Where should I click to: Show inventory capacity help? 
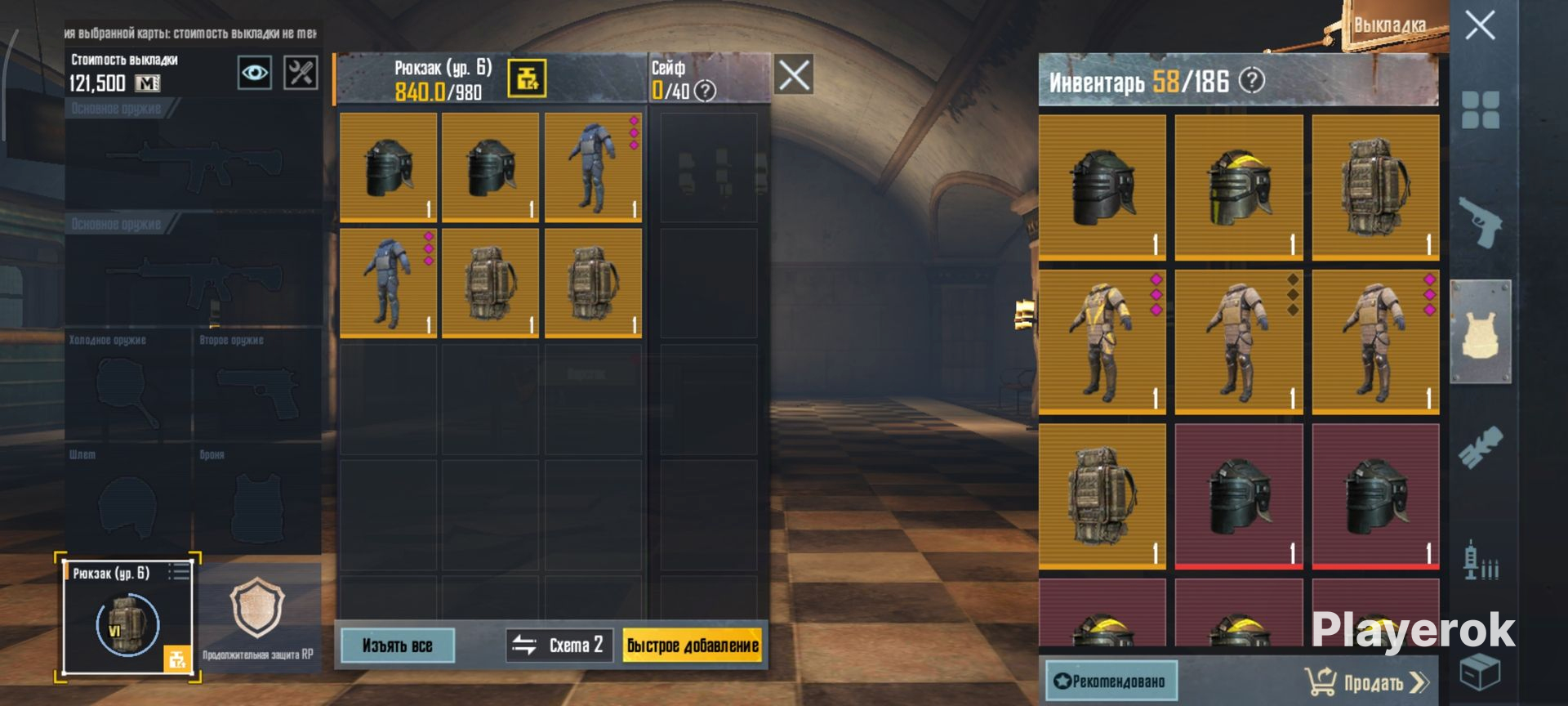click(1252, 80)
